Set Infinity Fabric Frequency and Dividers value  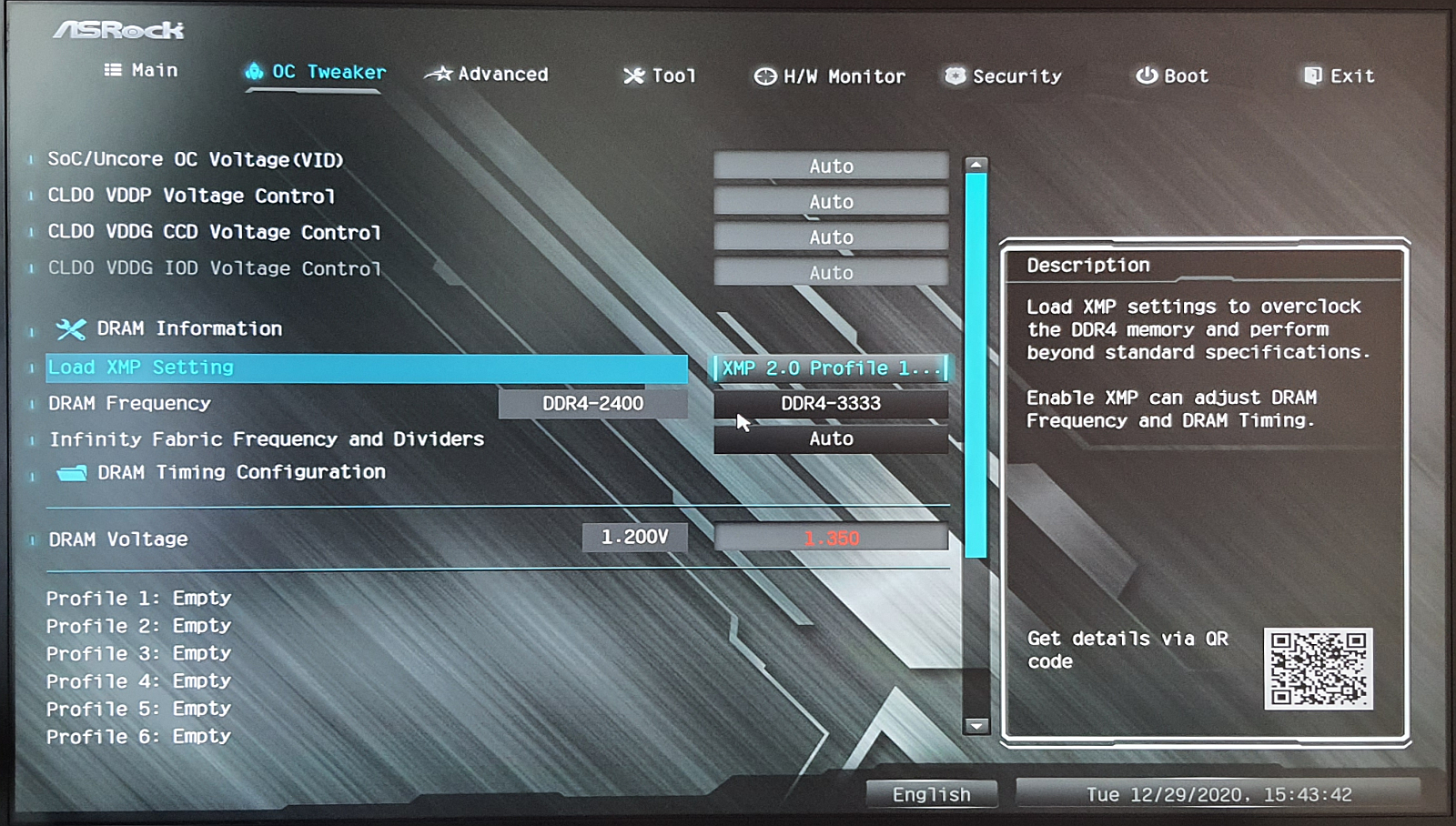[831, 438]
